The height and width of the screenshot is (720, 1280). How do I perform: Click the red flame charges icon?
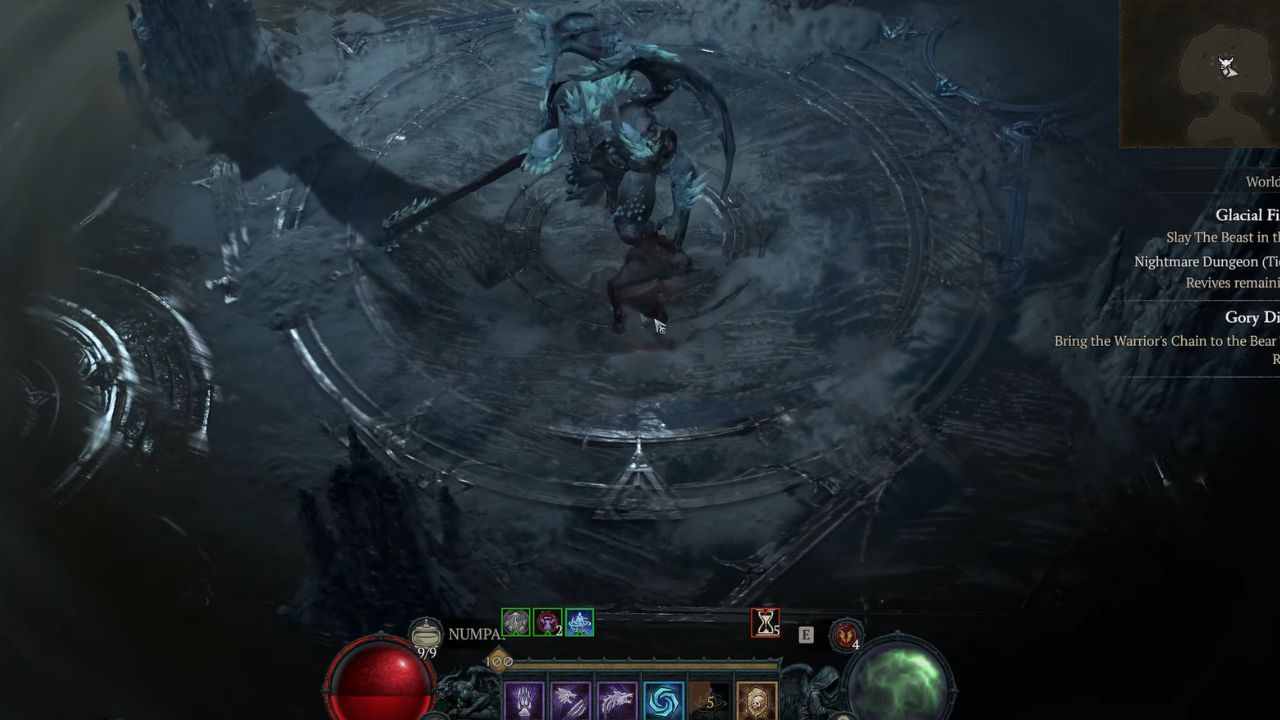pyautogui.click(x=846, y=634)
